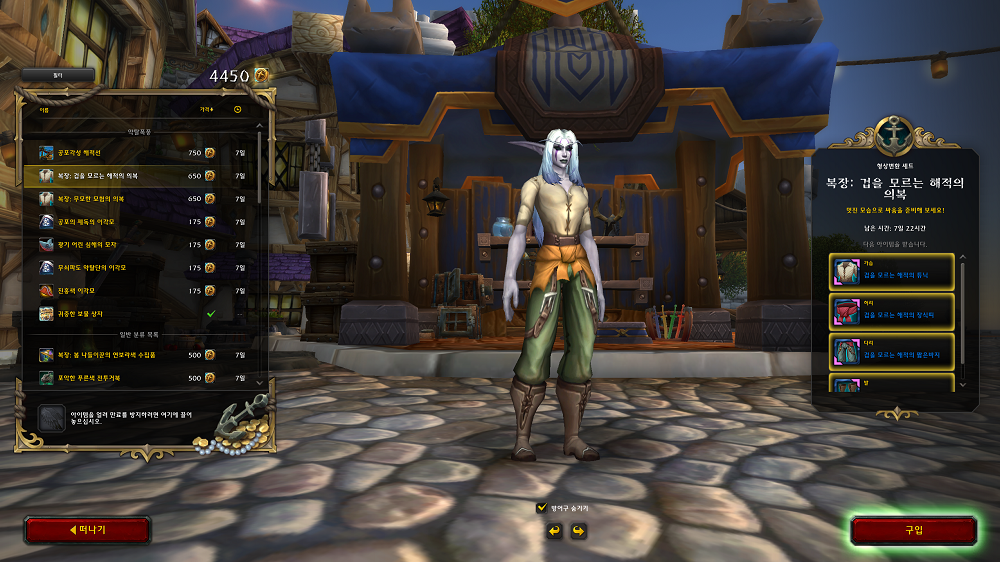The width and height of the screenshot is (1000, 562).
Task: Pick the 공포의 해독의 이각모 item row
Action: [x=140, y=222]
